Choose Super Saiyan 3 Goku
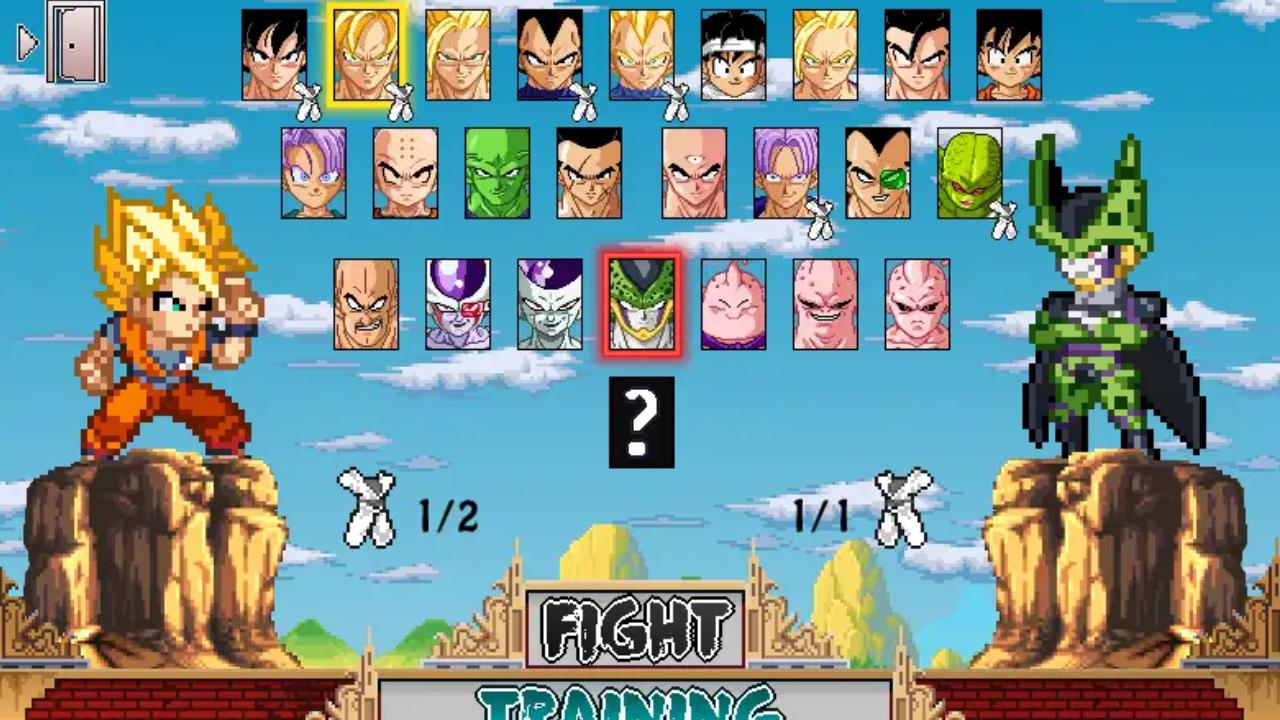Viewport: 1280px width, 720px height. [457, 55]
